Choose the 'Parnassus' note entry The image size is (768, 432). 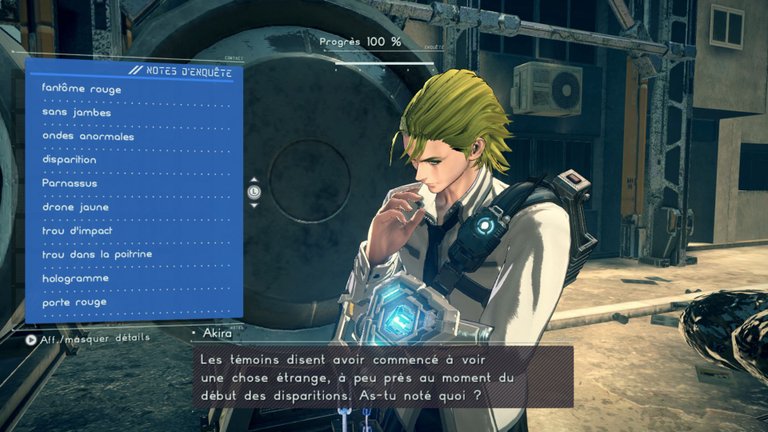[70, 183]
